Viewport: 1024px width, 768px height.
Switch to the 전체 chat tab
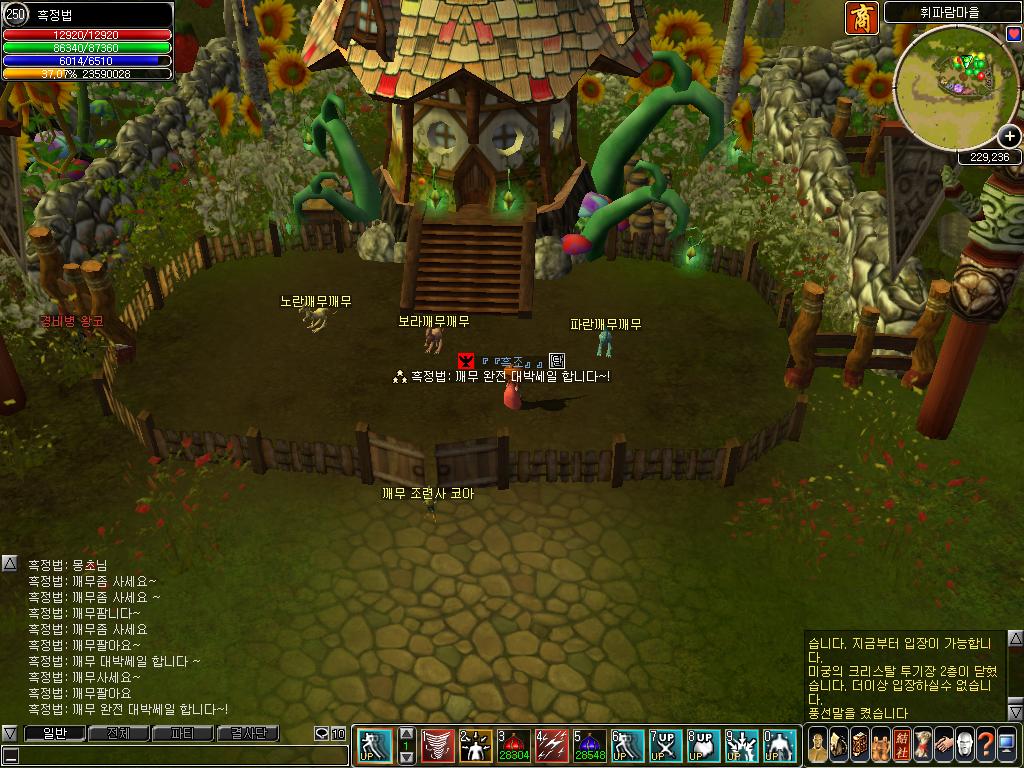point(118,734)
